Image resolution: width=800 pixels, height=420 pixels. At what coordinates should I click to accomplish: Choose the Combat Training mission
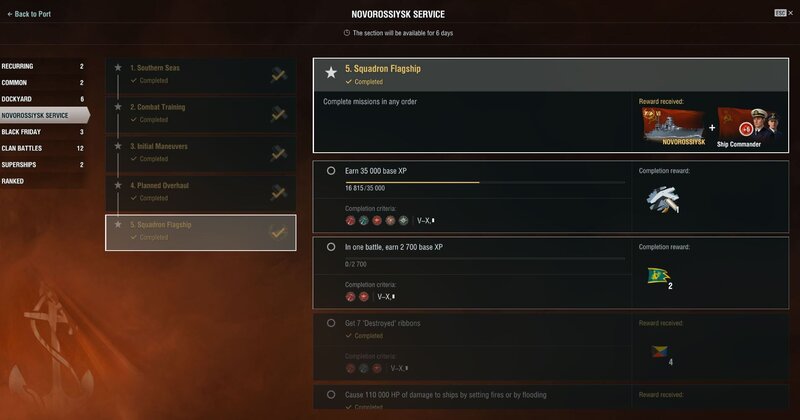point(200,113)
